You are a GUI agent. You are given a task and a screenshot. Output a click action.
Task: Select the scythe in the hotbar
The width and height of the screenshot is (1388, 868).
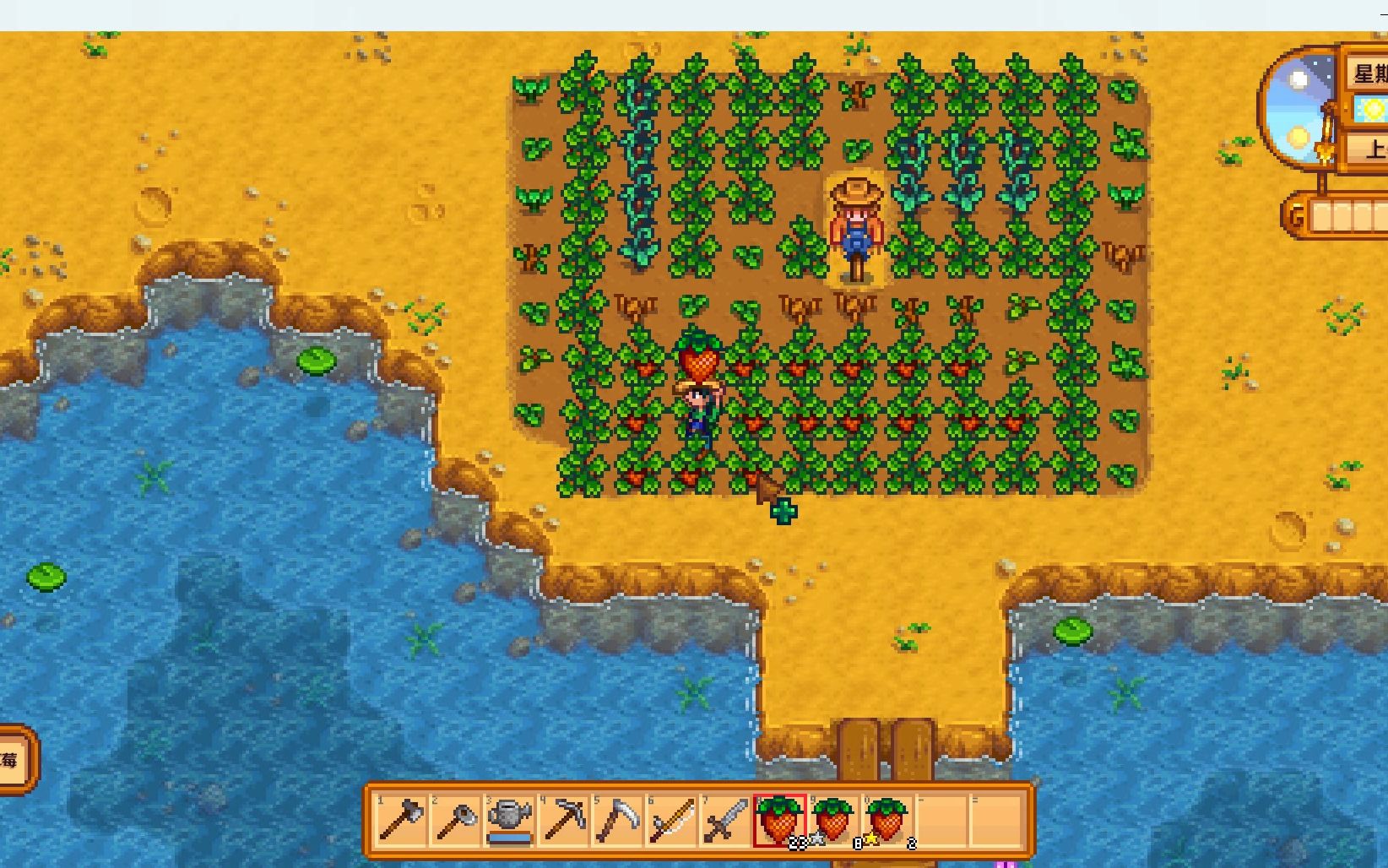point(617,819)
